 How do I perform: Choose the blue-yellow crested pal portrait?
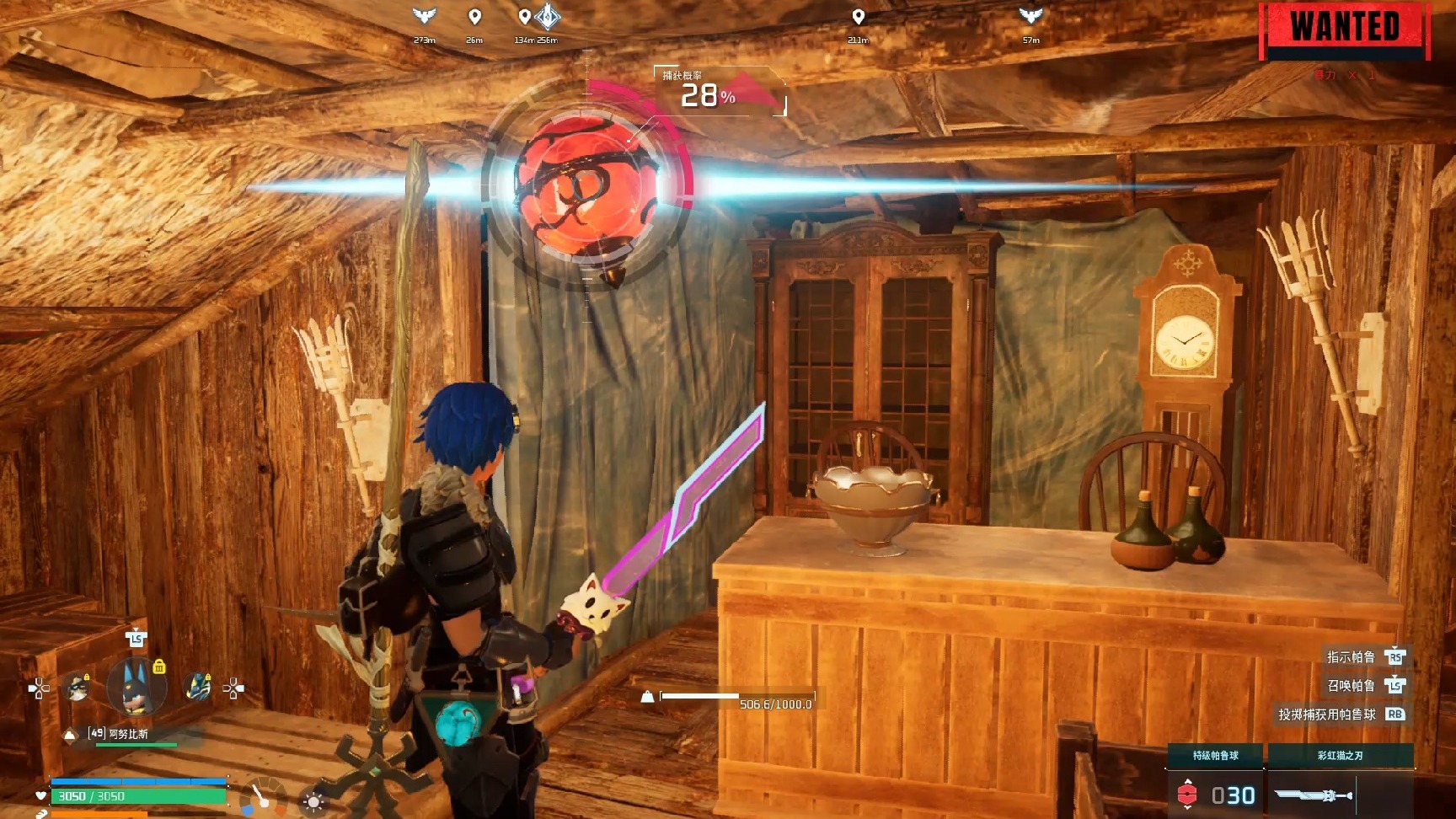(x=197, y=687)
